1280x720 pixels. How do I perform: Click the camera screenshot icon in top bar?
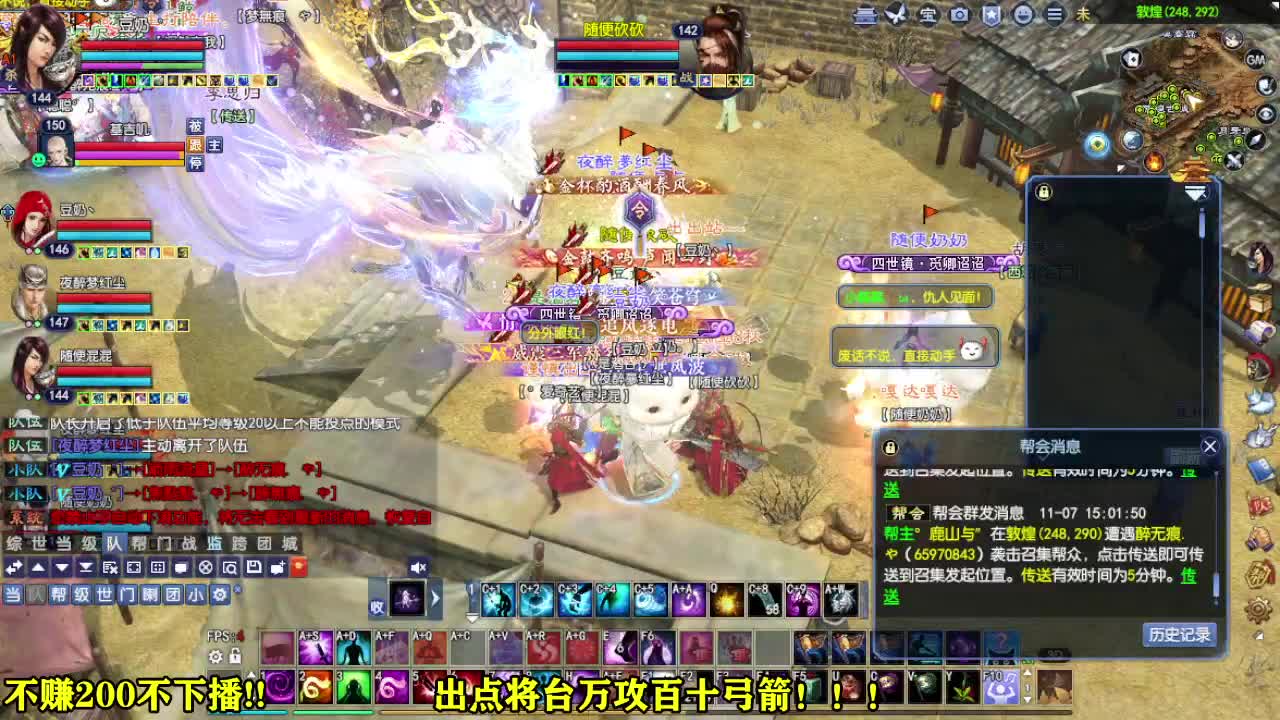tap(958, 15)
